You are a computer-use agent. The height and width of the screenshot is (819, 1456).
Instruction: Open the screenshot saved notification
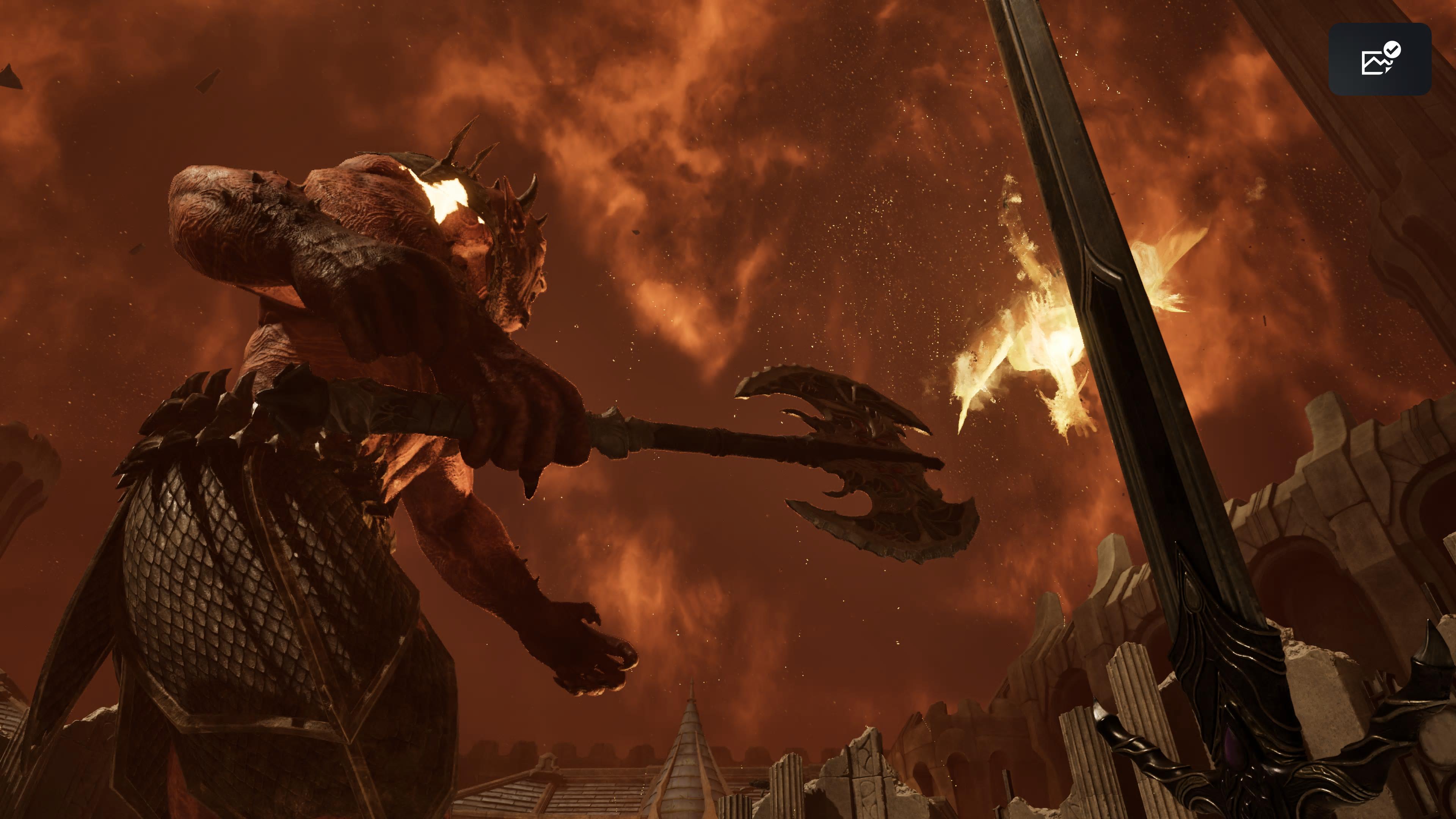click(1379, 59)
